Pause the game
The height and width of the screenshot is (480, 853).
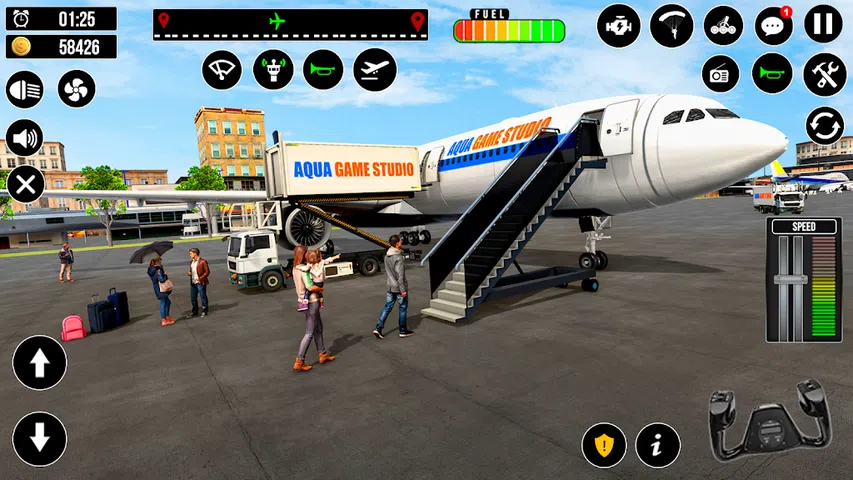pyautogui.click(x=824, y=25)
